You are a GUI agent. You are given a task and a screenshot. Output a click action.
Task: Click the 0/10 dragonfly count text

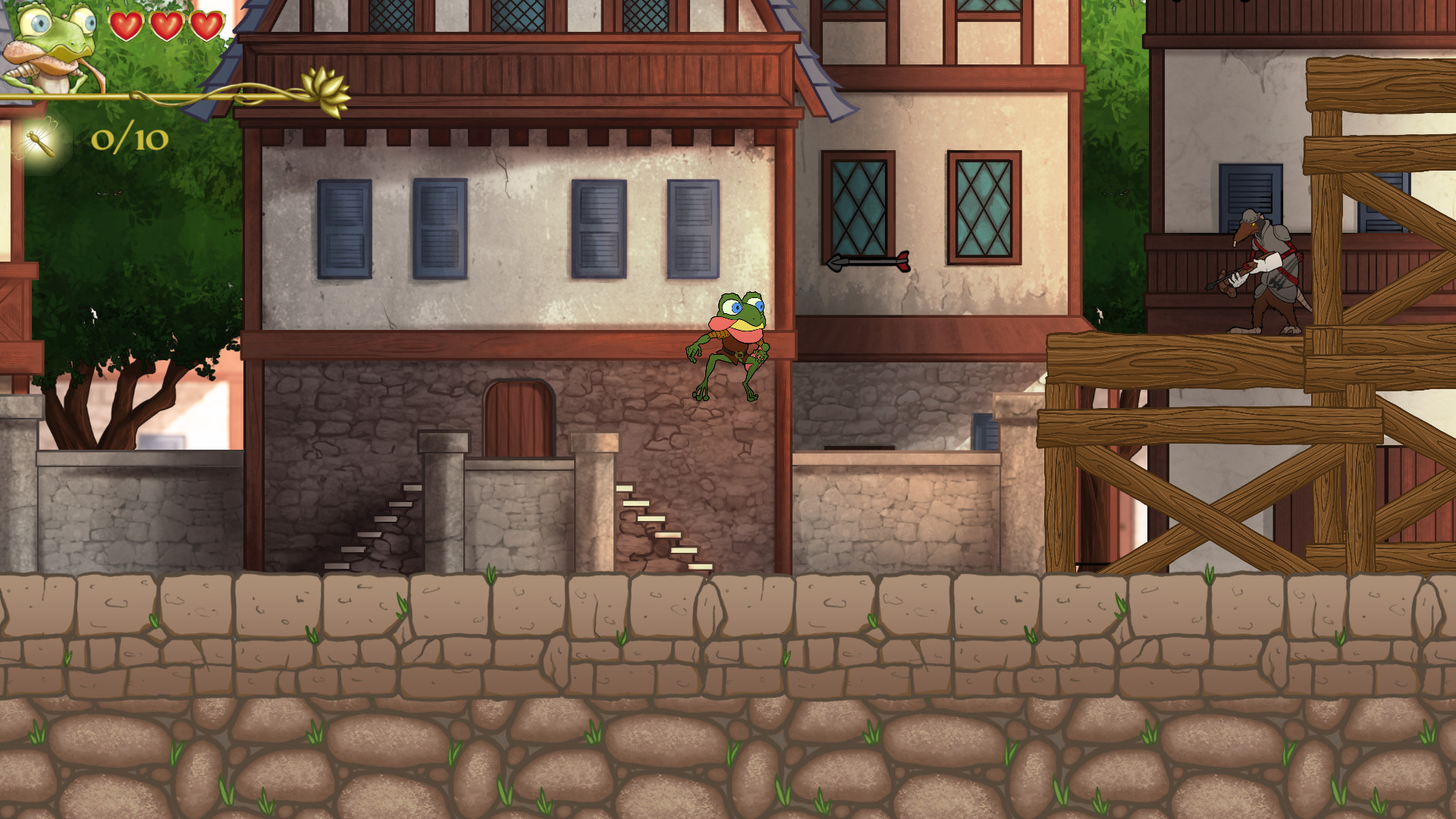[130, 141]
